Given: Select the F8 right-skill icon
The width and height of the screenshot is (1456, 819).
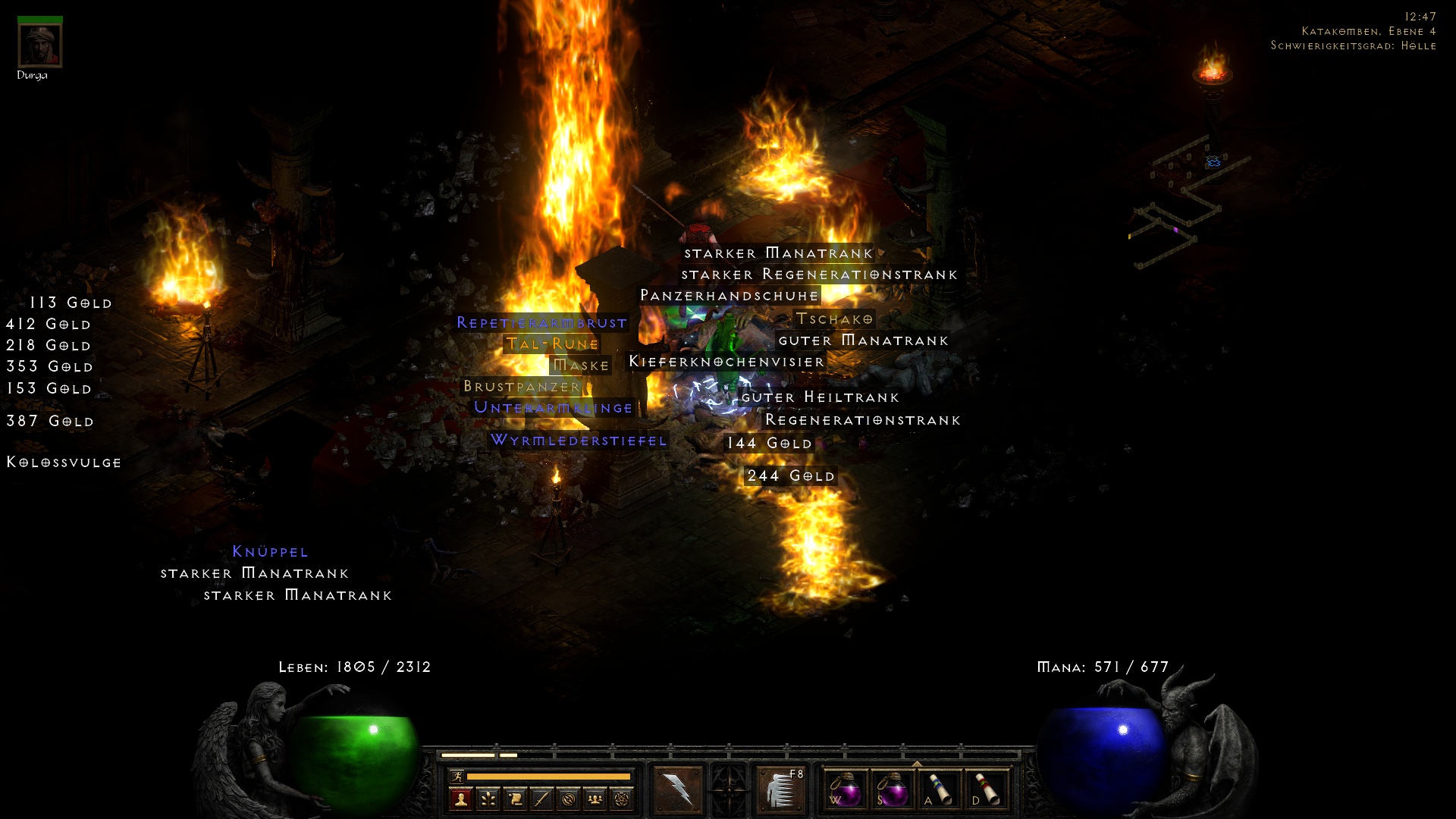Looking at the screenshot, I should (x=781, y=789).
